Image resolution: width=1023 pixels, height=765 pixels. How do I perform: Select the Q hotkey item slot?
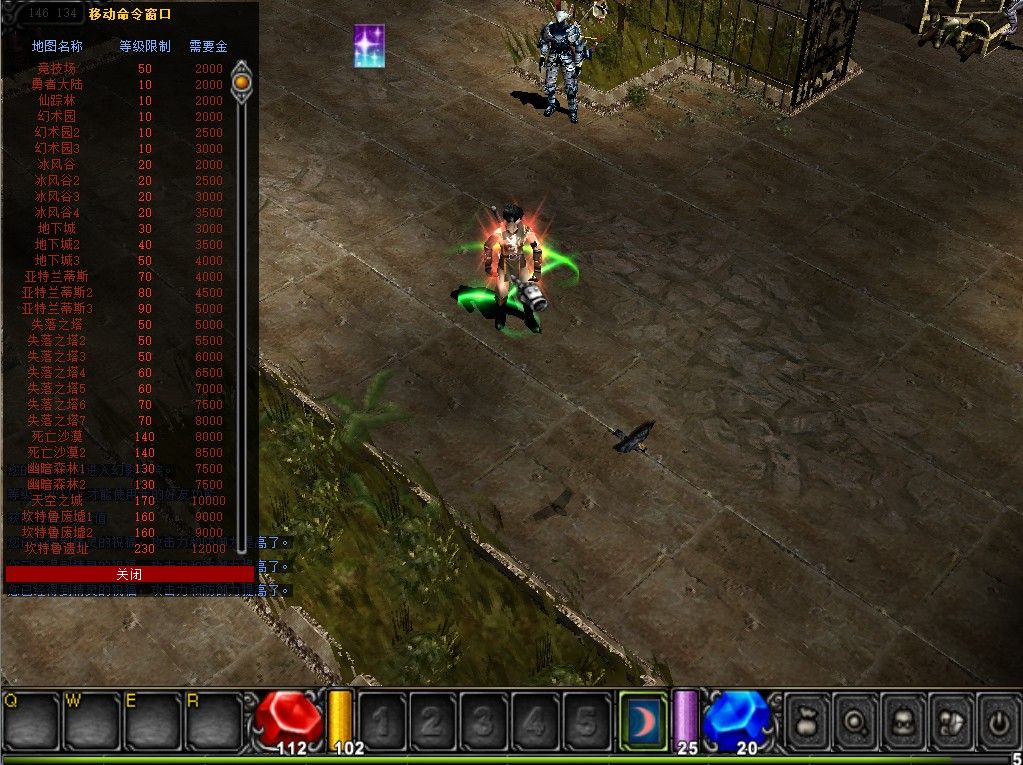tap(30, 718)
